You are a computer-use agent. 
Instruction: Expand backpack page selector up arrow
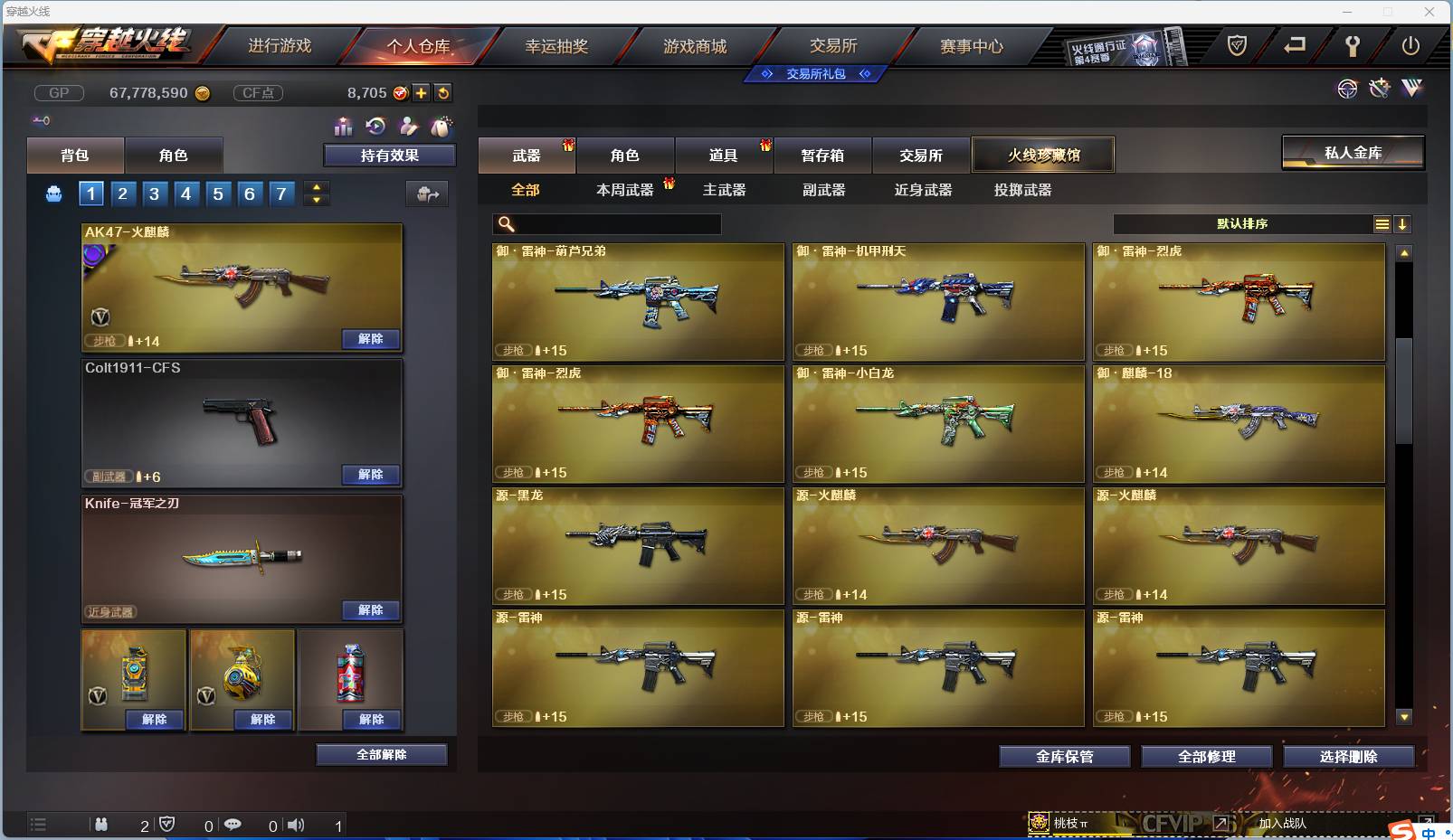click(316, 187)
